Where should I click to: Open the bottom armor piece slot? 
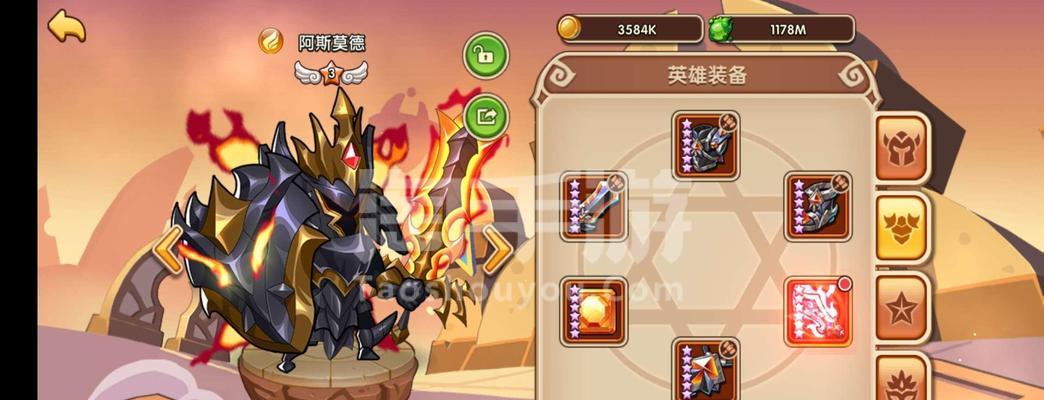pyautogui.click(x=706, y=369)
